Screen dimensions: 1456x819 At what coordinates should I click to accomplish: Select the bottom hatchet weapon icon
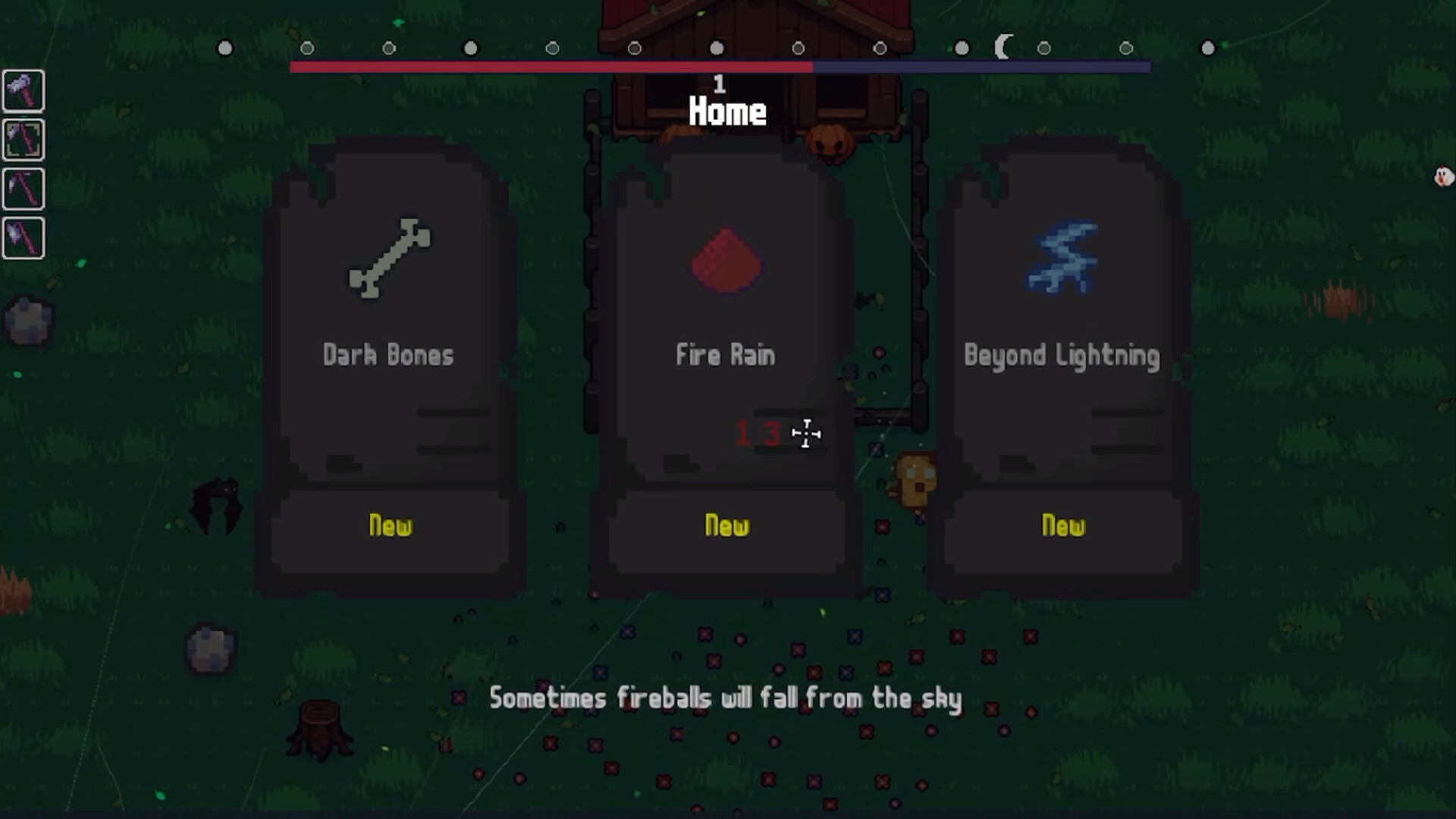(x=23, y=237)
